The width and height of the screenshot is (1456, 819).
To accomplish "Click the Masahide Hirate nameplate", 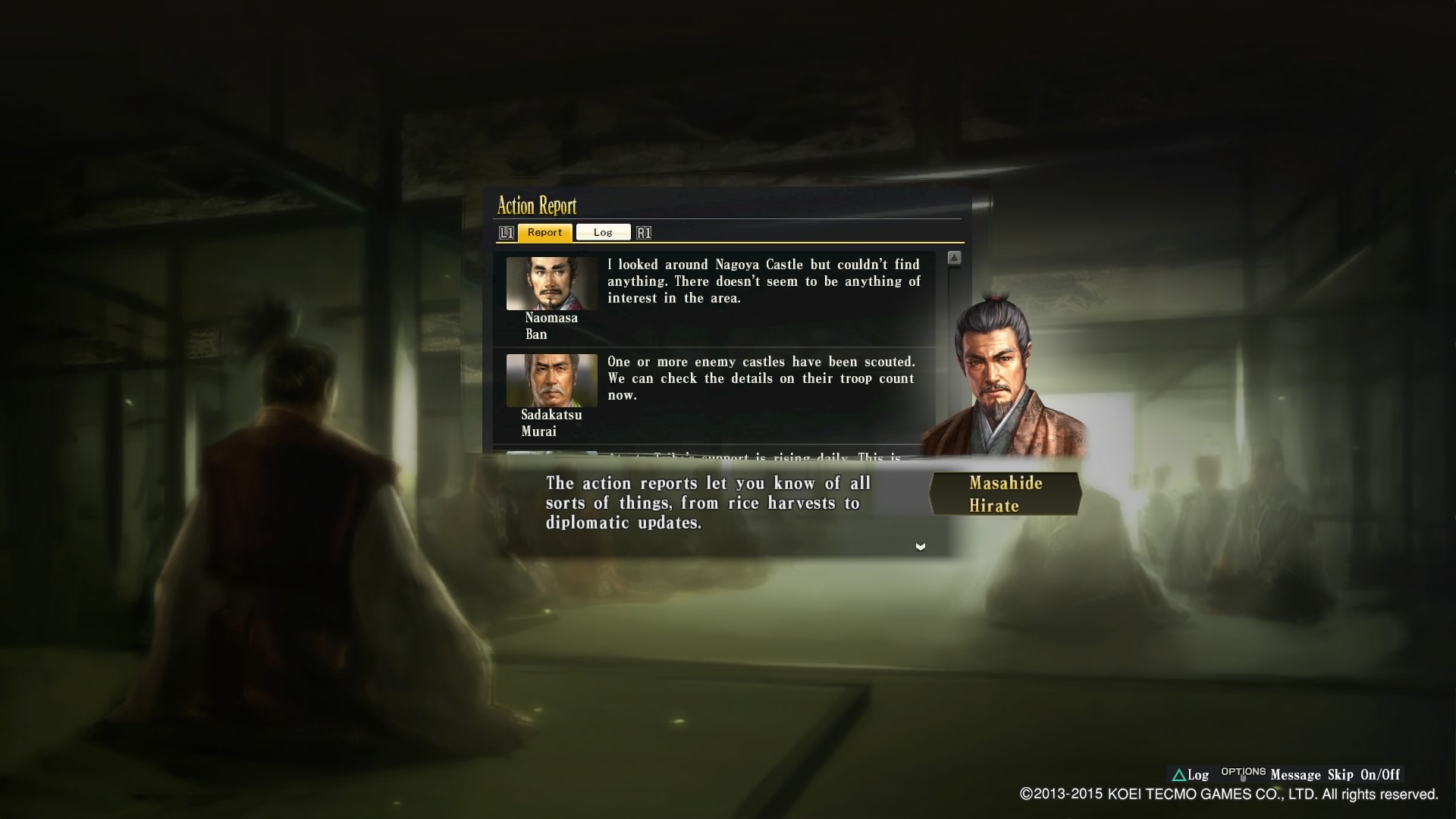I will click(1005, 493).
